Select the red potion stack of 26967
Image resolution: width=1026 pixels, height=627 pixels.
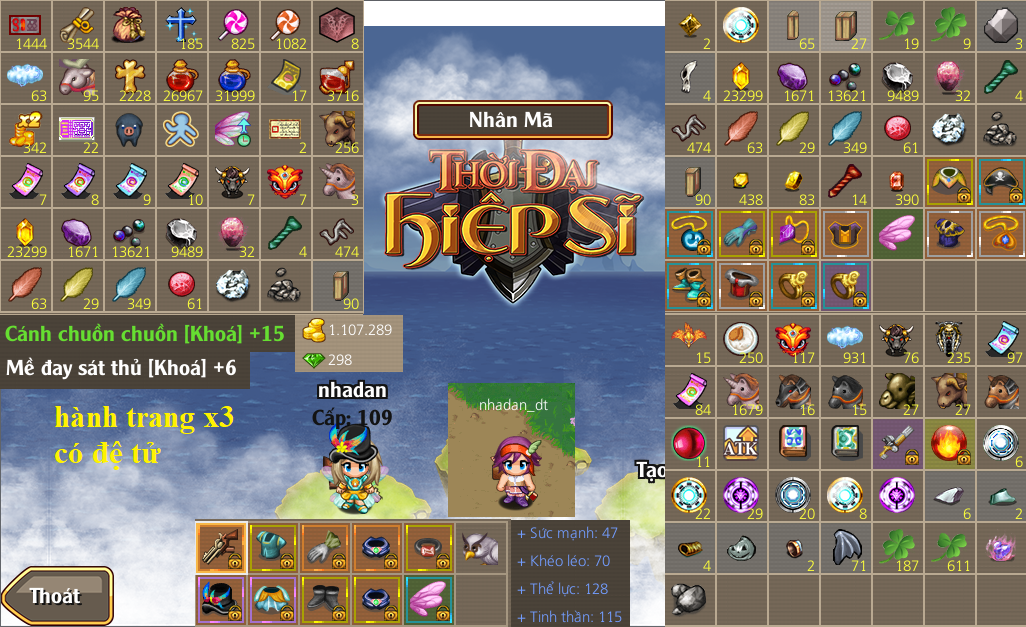[182, 78]
